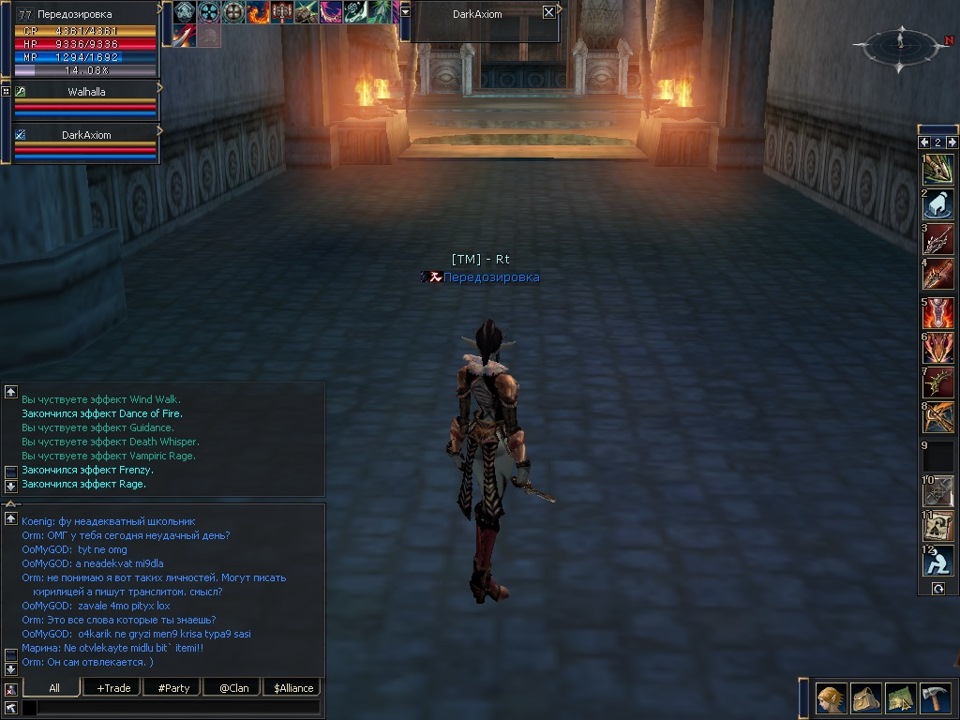Go to the previous hotbar page

(x=924, y=142)
